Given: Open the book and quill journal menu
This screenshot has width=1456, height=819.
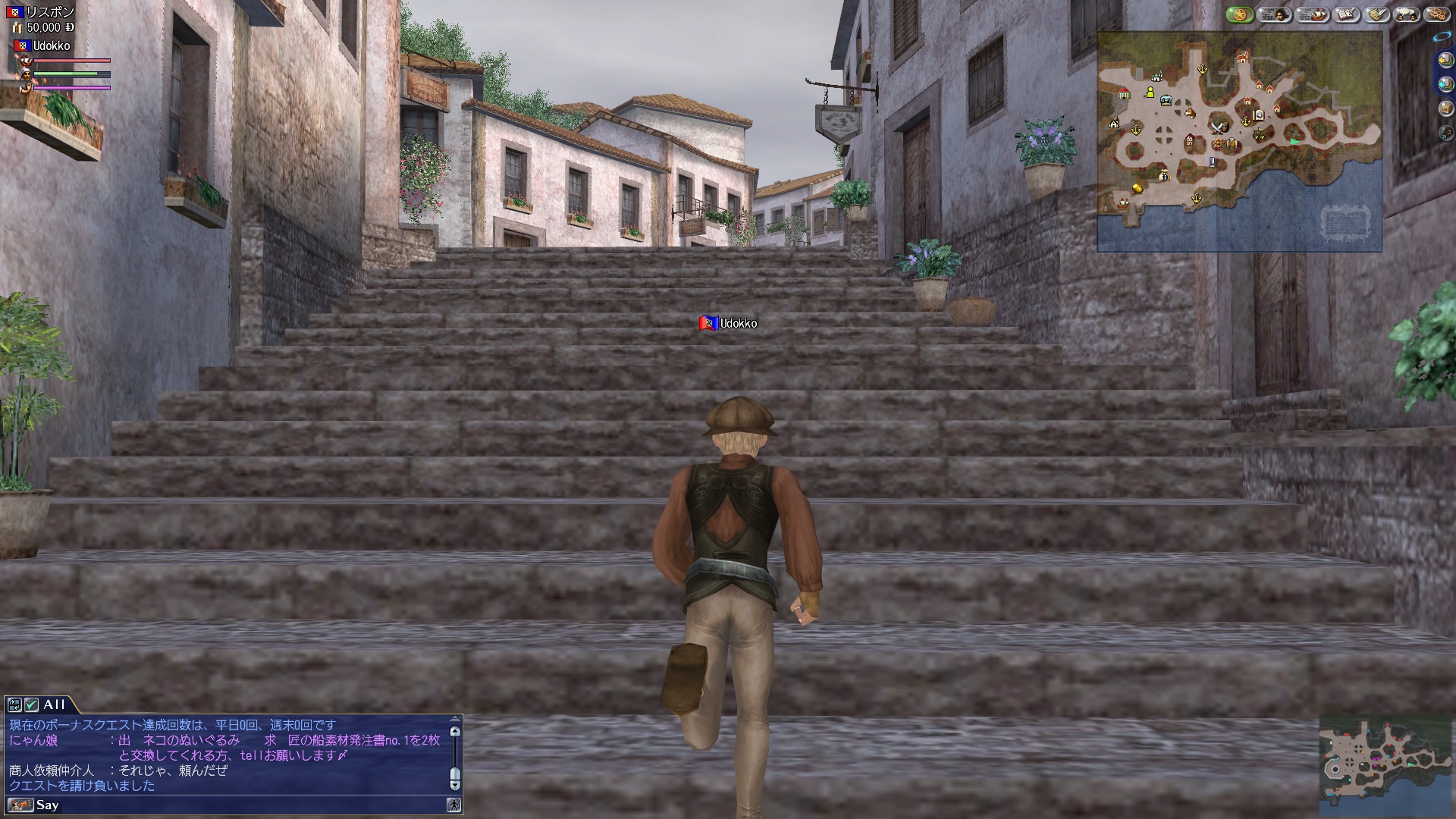Looking at the screenshot, I should (x=1346, y=14).
